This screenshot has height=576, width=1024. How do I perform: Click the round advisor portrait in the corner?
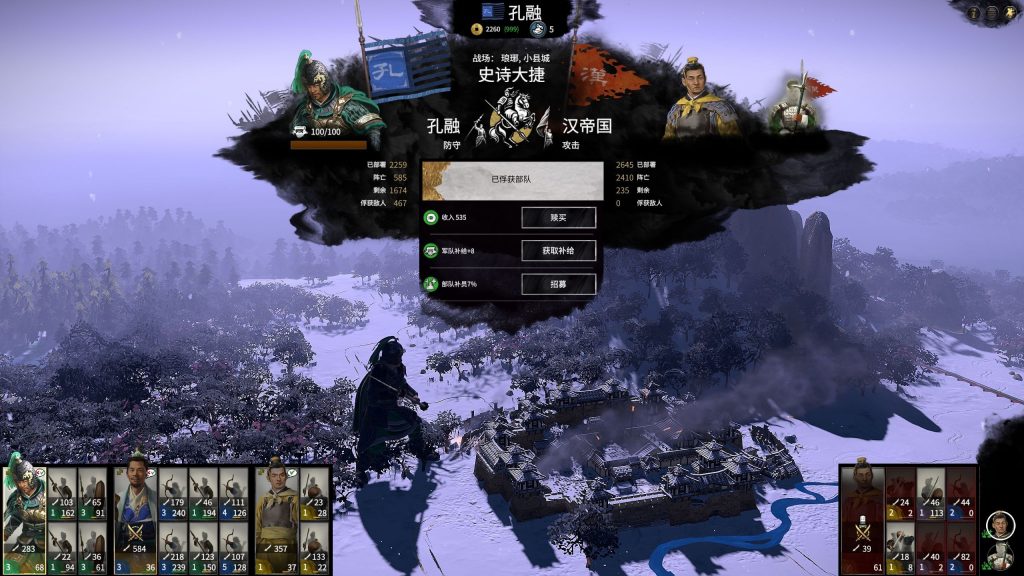(1000, 525)
